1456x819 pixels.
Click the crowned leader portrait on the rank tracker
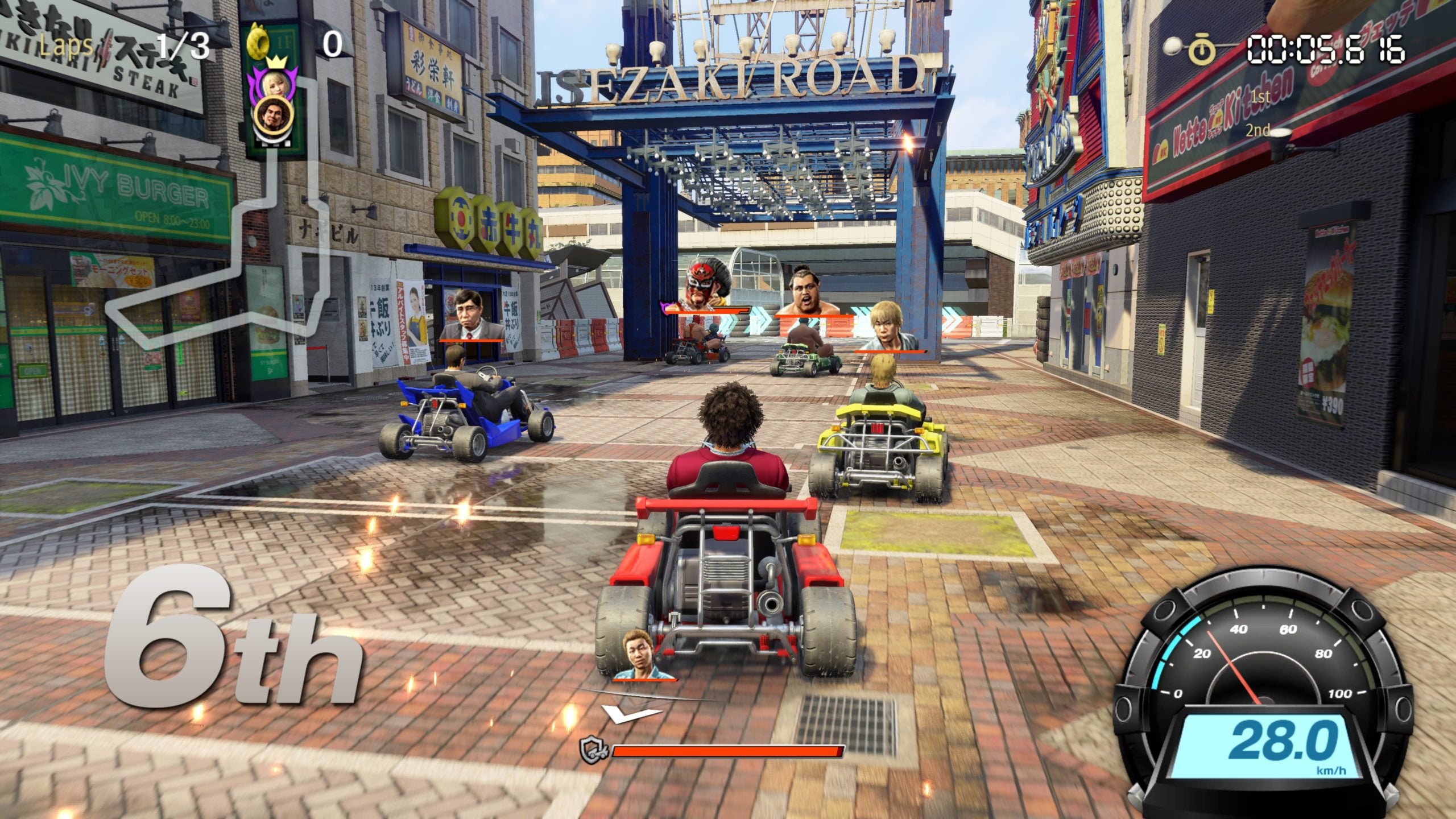pyautogui.click(x=275, y=85)
